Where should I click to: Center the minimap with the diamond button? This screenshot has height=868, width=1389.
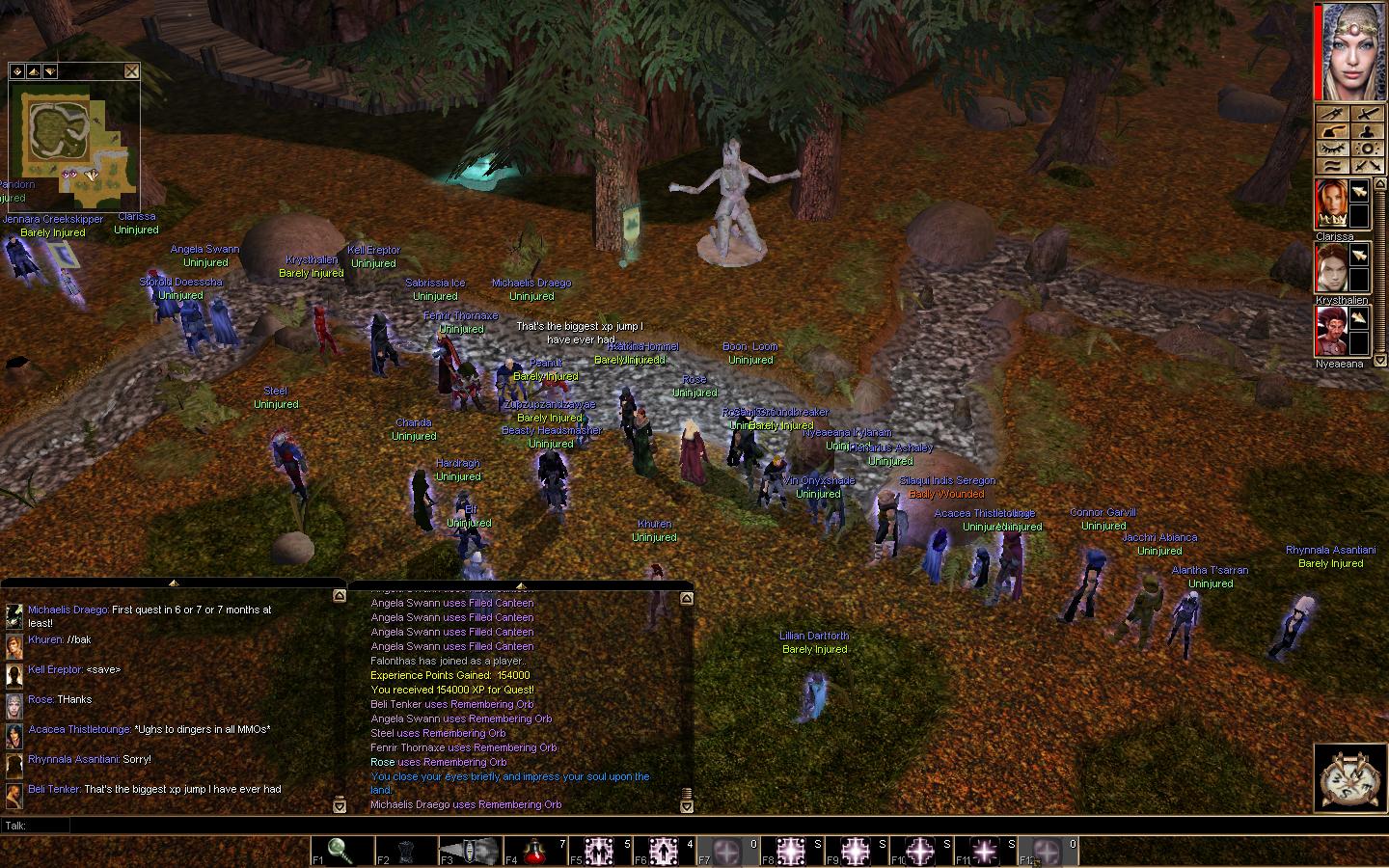tap(16, 71)
